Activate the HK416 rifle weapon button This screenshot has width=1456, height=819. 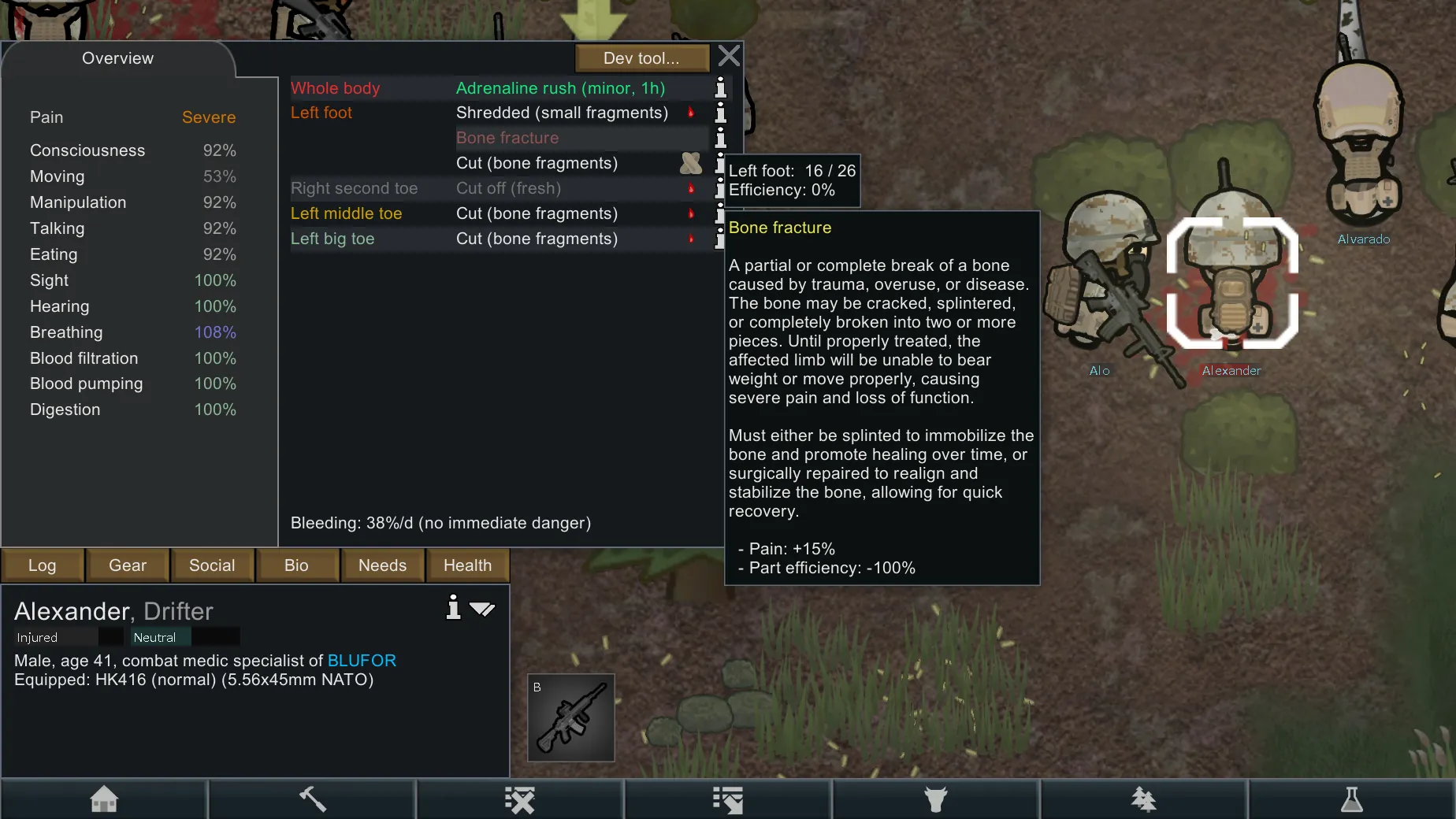(x=571, y=717)
